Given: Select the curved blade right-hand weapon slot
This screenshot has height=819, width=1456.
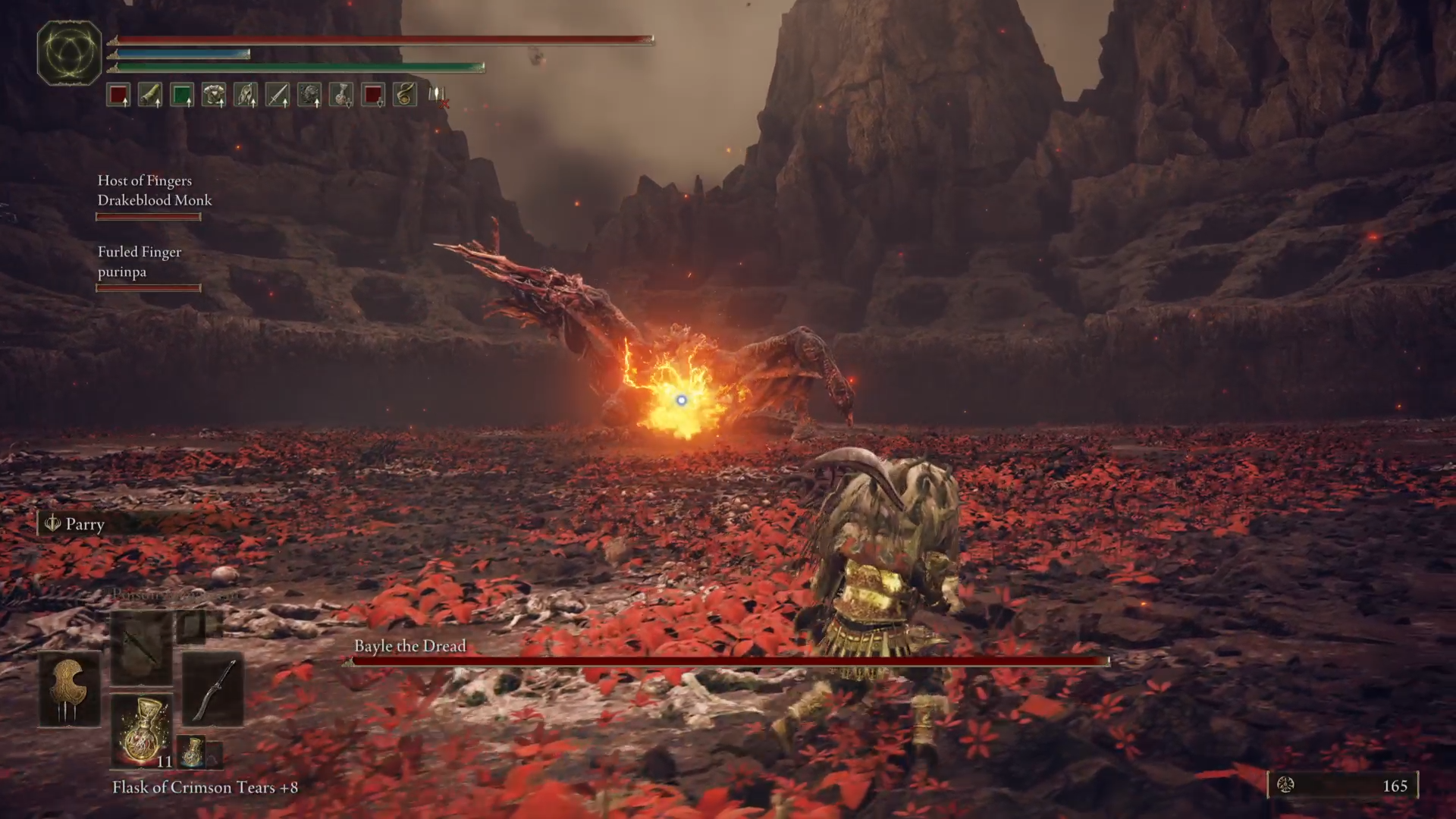Looking at the screenshot, I should point(213,689).
